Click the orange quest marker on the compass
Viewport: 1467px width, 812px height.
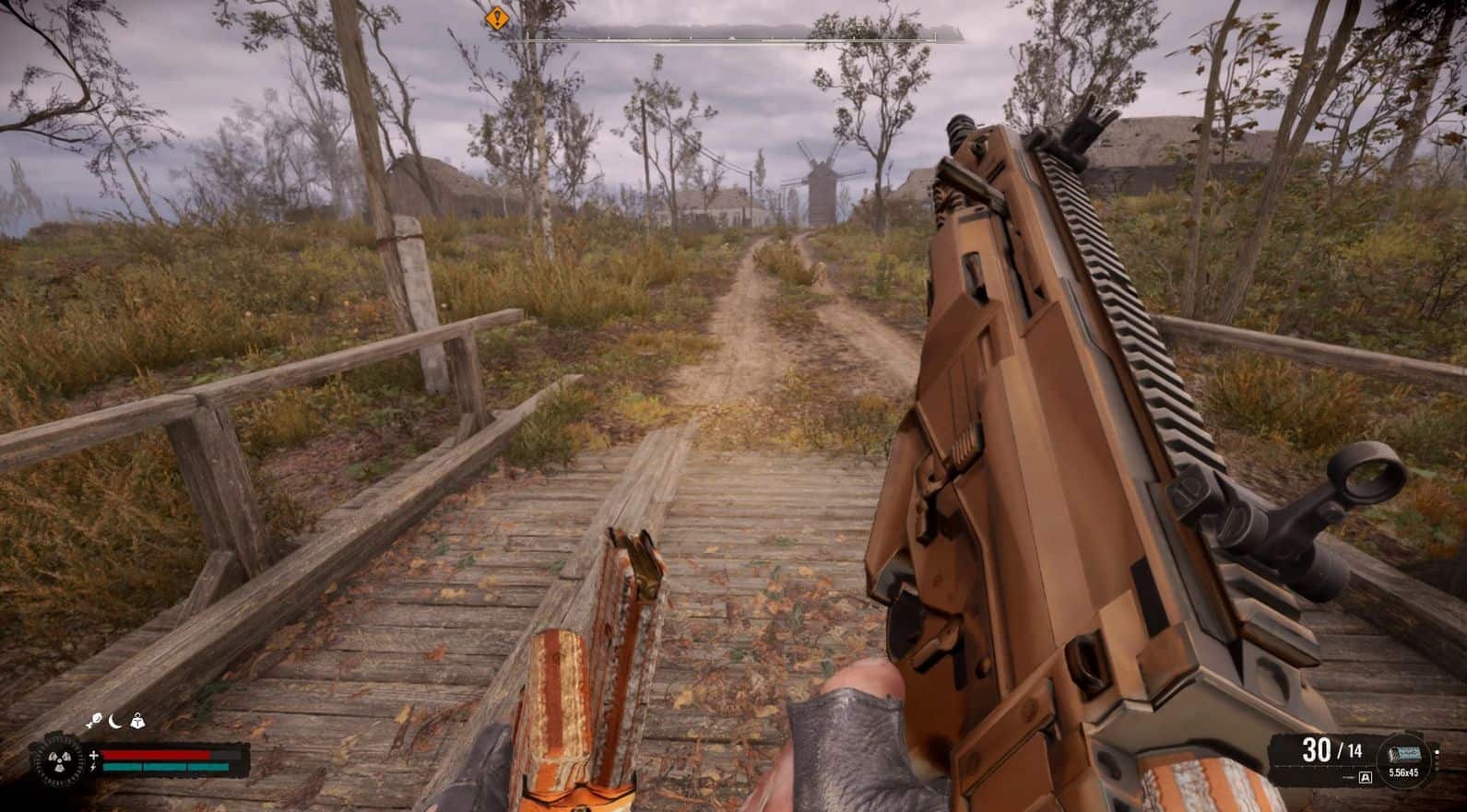click(x=497, y=17)
